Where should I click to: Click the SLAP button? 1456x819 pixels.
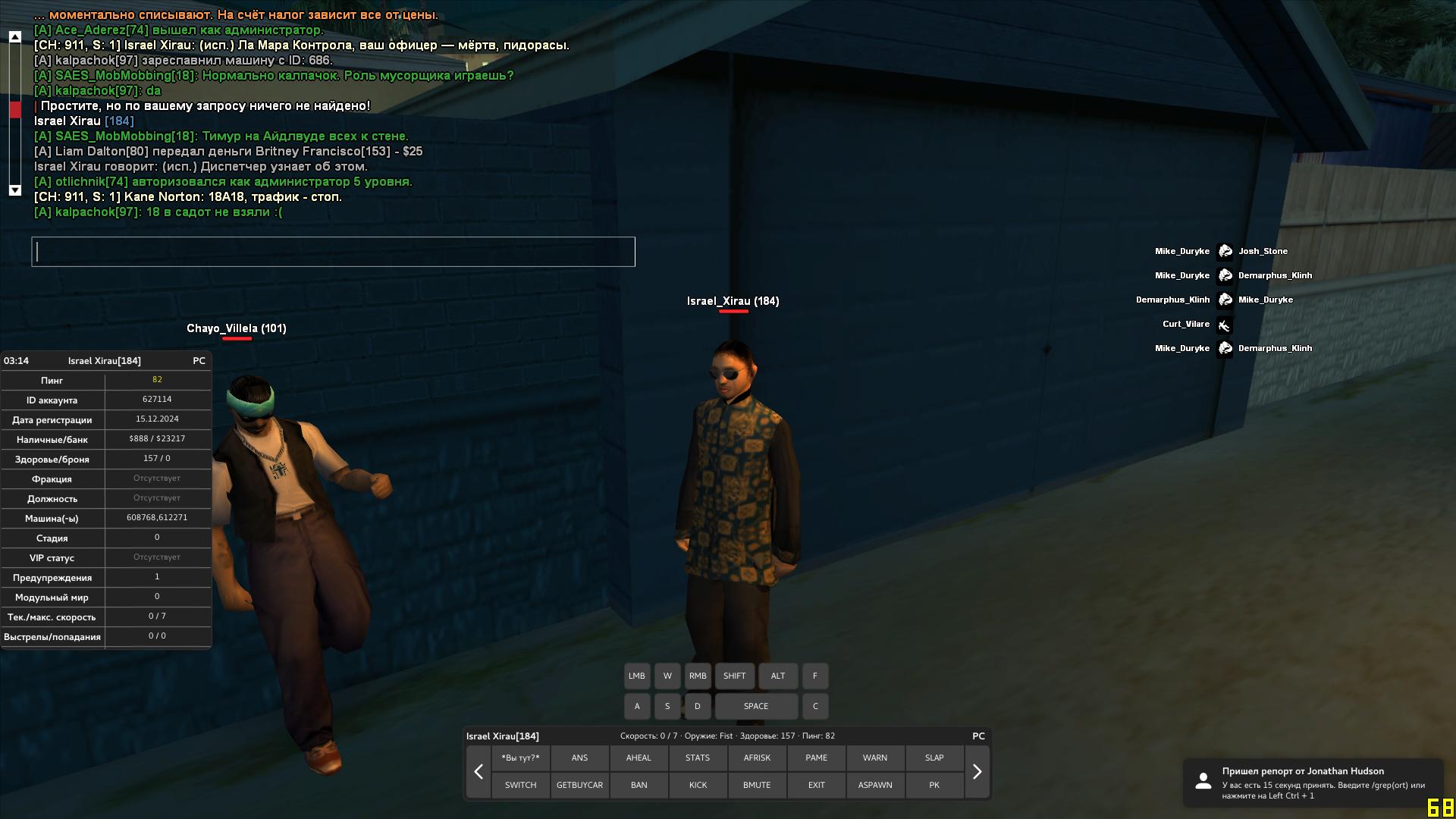point(934,758)
